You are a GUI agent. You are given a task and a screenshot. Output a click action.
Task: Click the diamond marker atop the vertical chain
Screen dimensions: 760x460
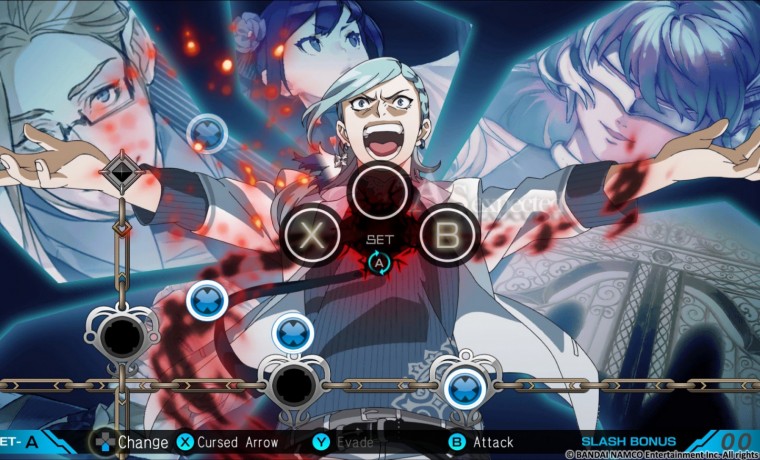click(x=122, y=172)
